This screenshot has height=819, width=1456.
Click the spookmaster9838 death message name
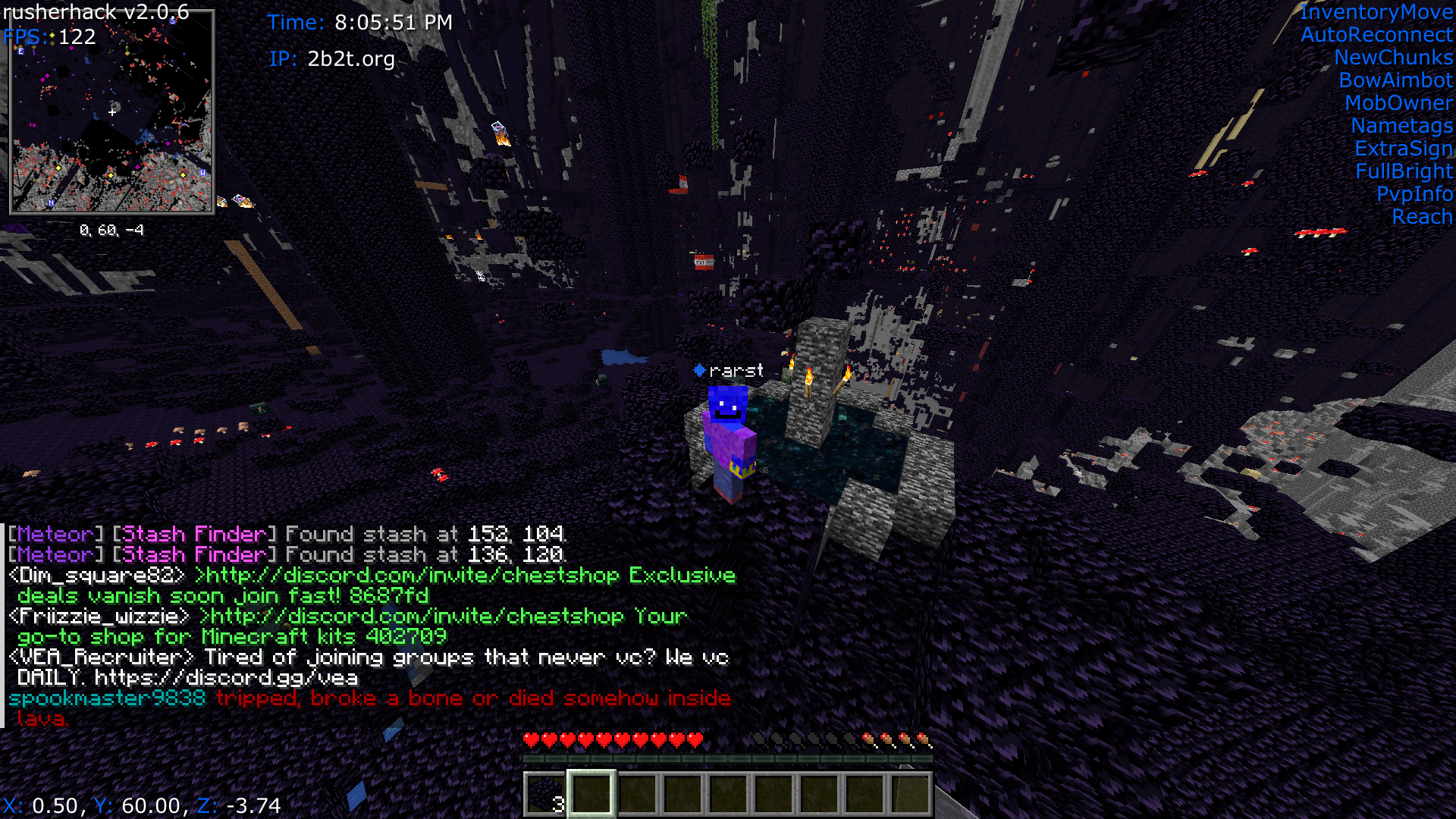click(x=107, y=698)
